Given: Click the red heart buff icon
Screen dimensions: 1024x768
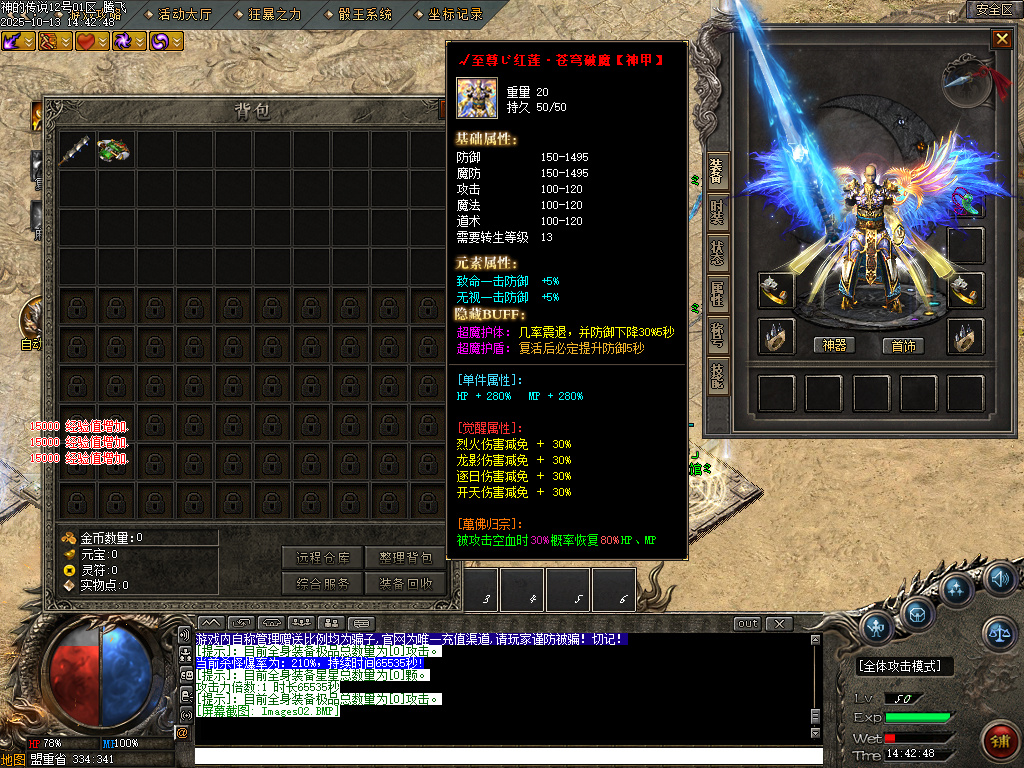Looking at the screenshot, I should (88, 41).
